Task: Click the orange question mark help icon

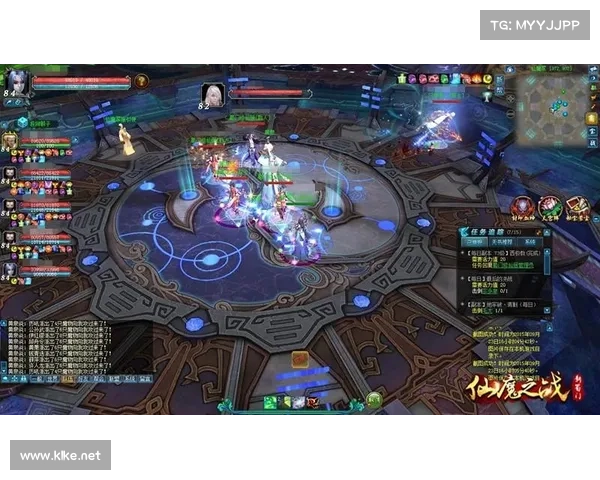Action: point(141,80)
